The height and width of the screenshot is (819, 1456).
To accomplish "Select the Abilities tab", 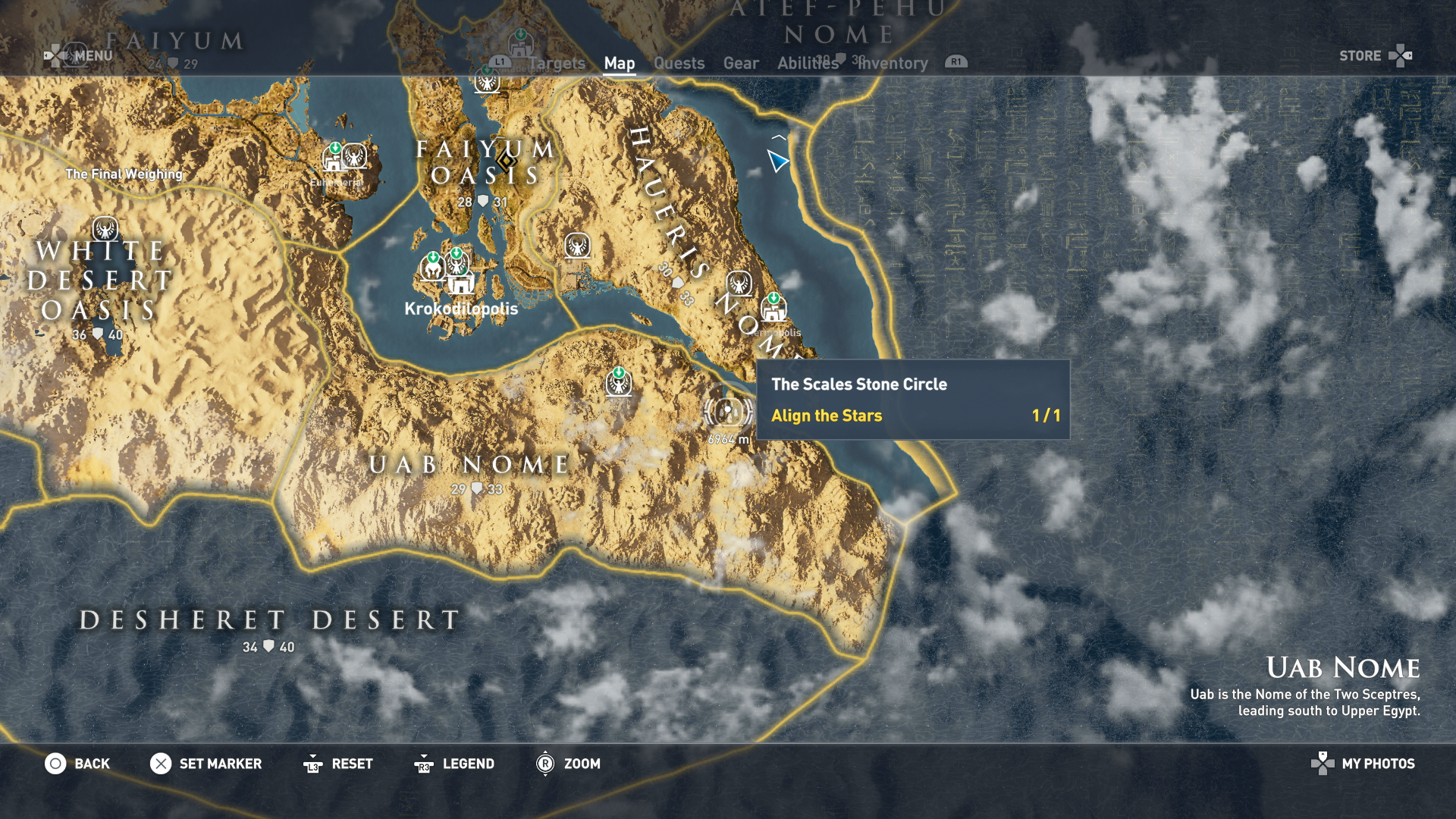I will click(x=807, y=64).
